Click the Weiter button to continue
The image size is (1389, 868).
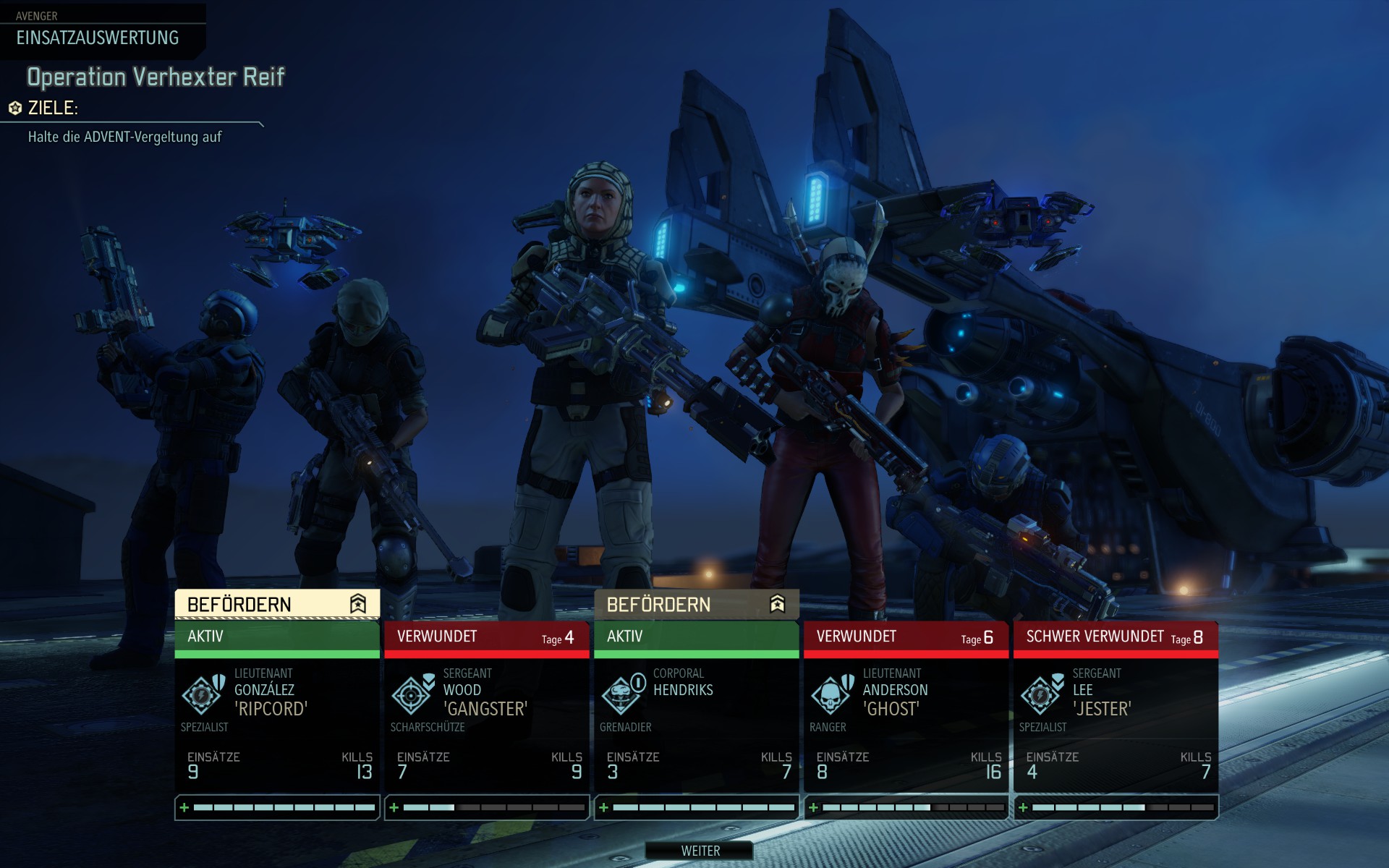point(700,851)
